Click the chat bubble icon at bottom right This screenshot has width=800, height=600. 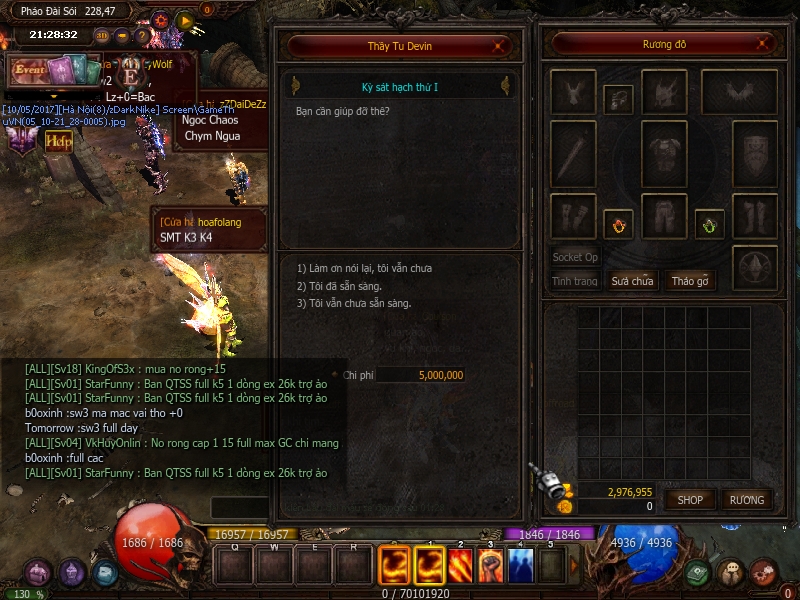tap(731, 573)
